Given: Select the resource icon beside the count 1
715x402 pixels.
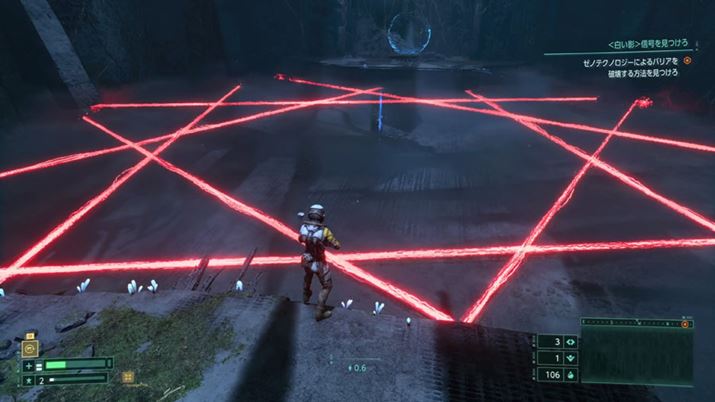Looking at the screenshot, I should [x=572, y=358].
